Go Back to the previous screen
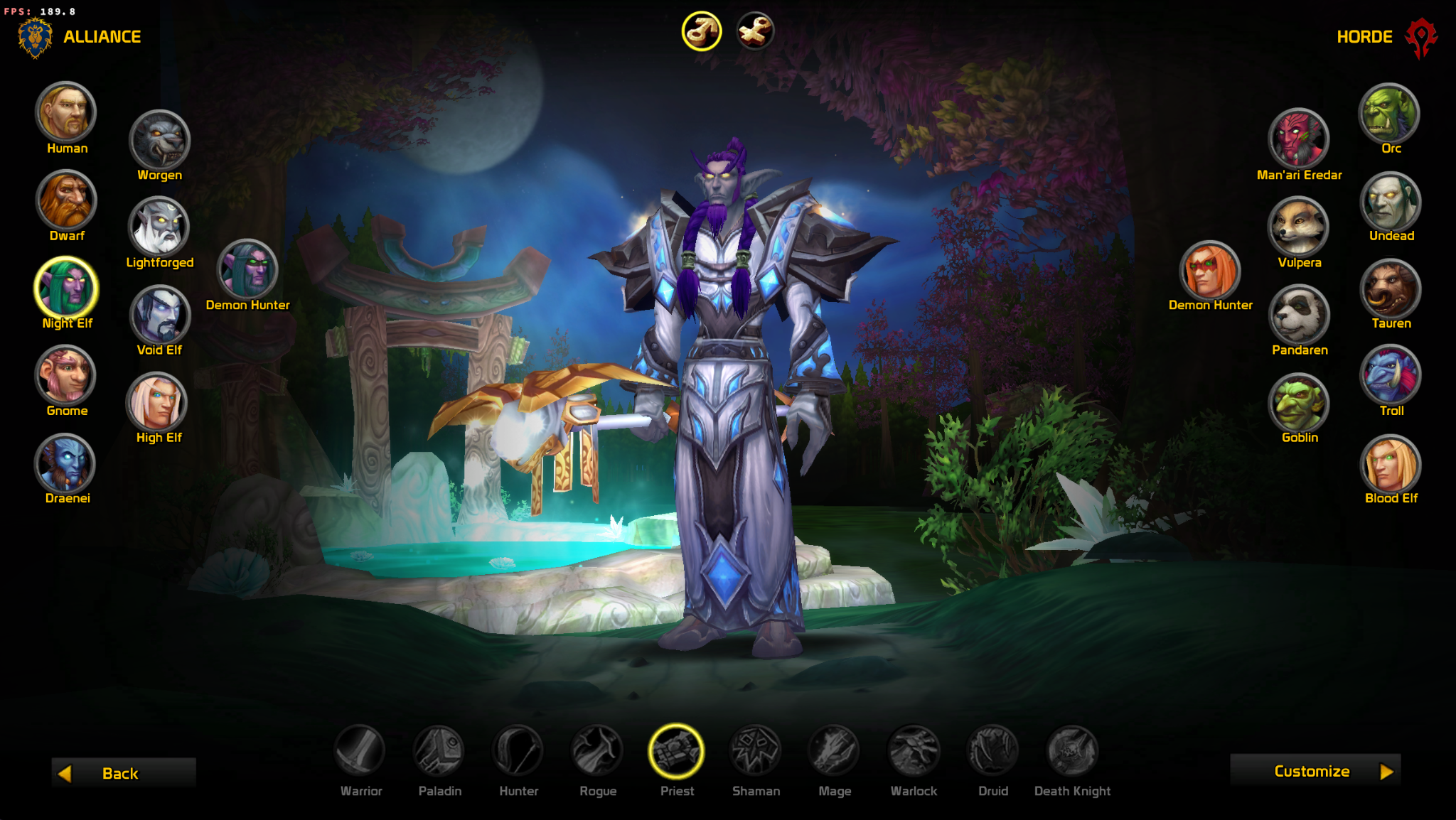Screen dimensions: 1456x820 click(123, 773)
